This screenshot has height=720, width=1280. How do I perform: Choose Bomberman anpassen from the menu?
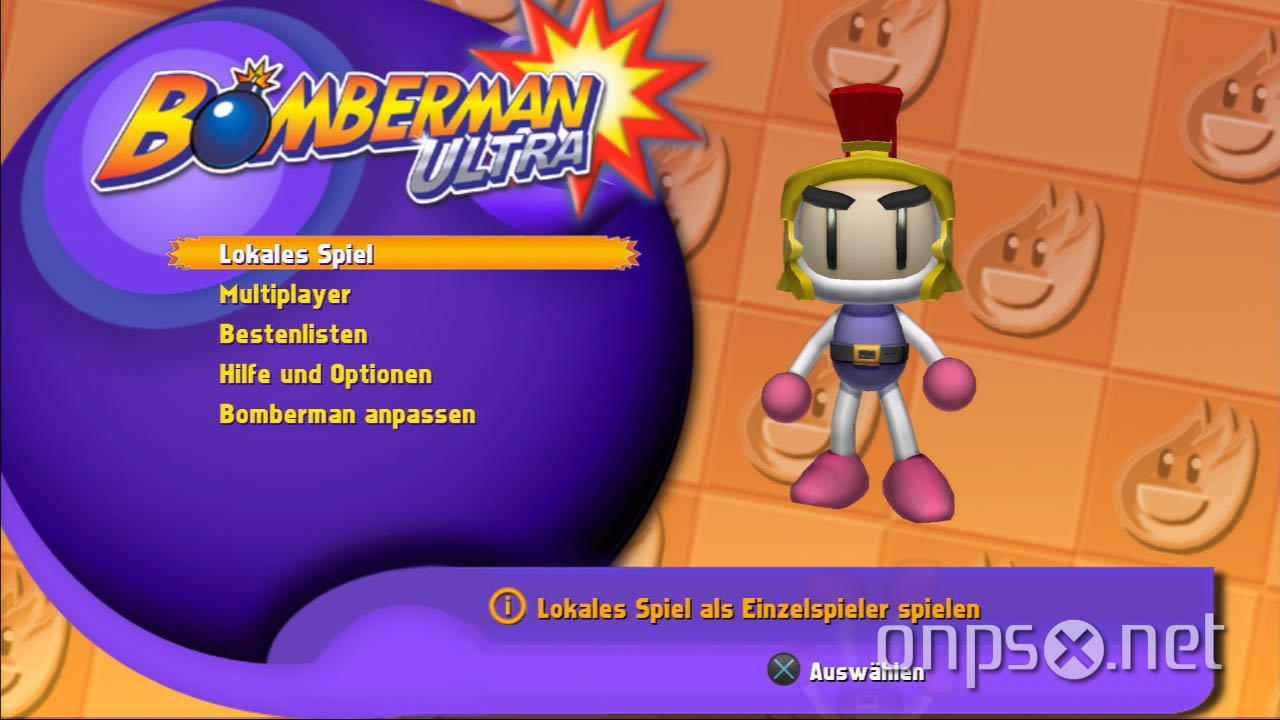tap(348, 414)
